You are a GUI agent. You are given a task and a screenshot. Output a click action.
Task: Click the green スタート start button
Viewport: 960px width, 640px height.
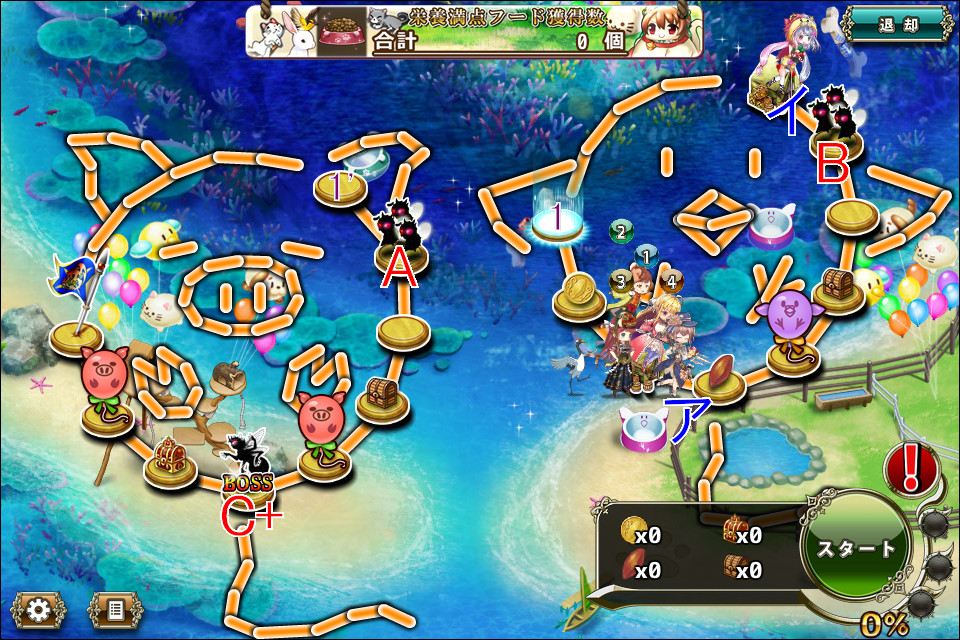coord(856,549)
